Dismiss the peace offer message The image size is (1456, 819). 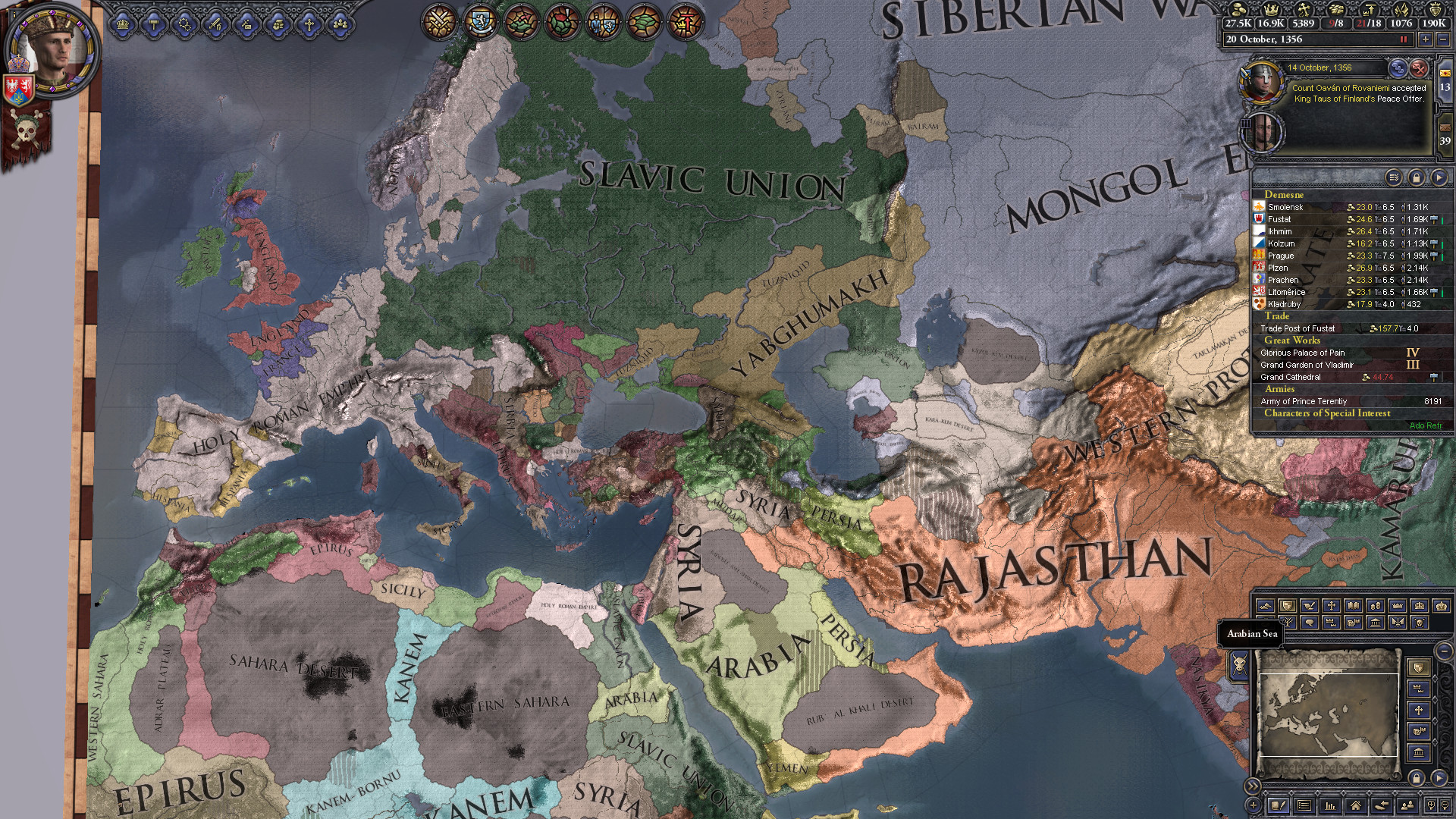(x=1418, y=69)
